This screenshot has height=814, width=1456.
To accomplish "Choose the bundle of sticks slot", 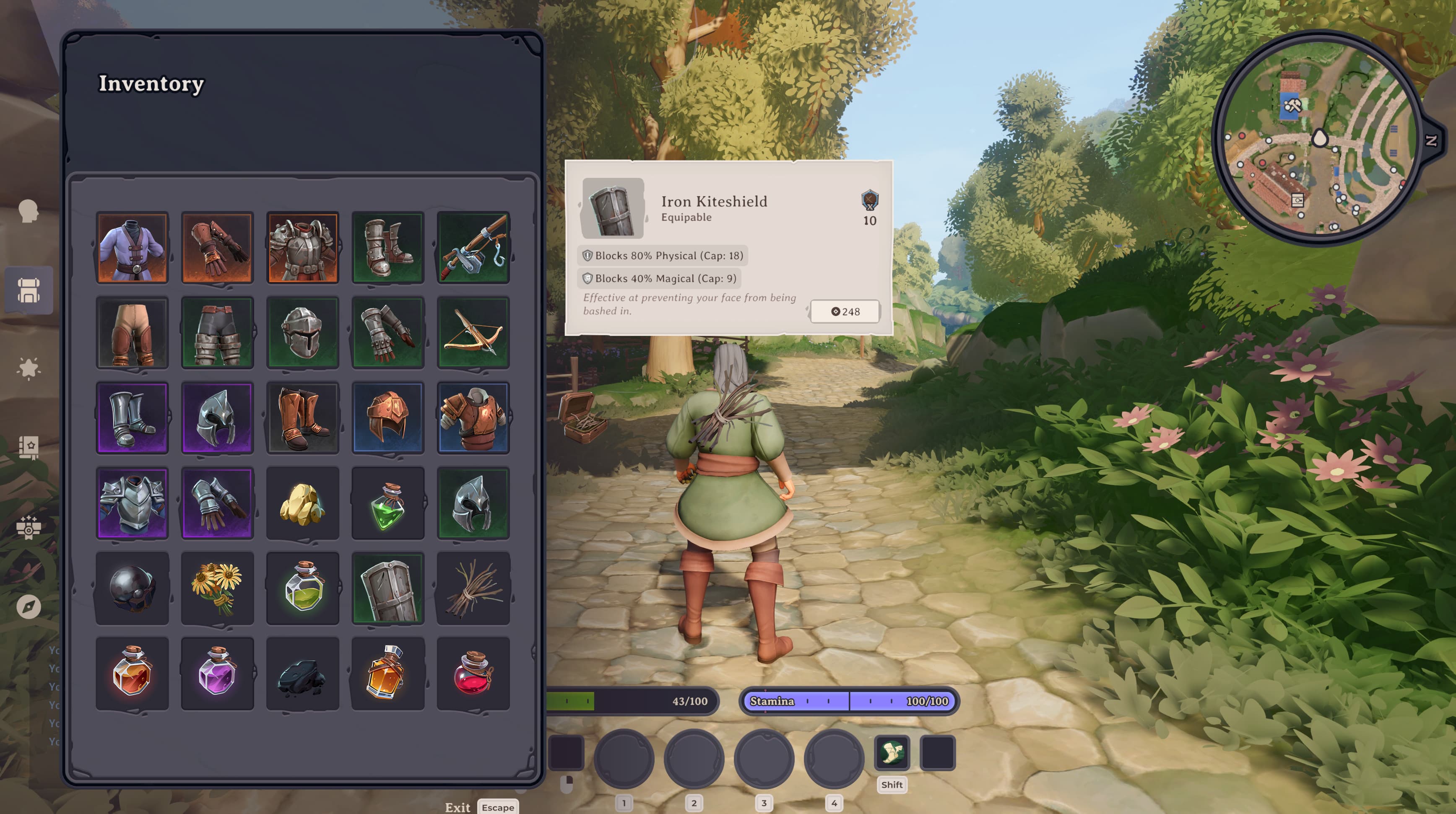I will coord(473,588).
